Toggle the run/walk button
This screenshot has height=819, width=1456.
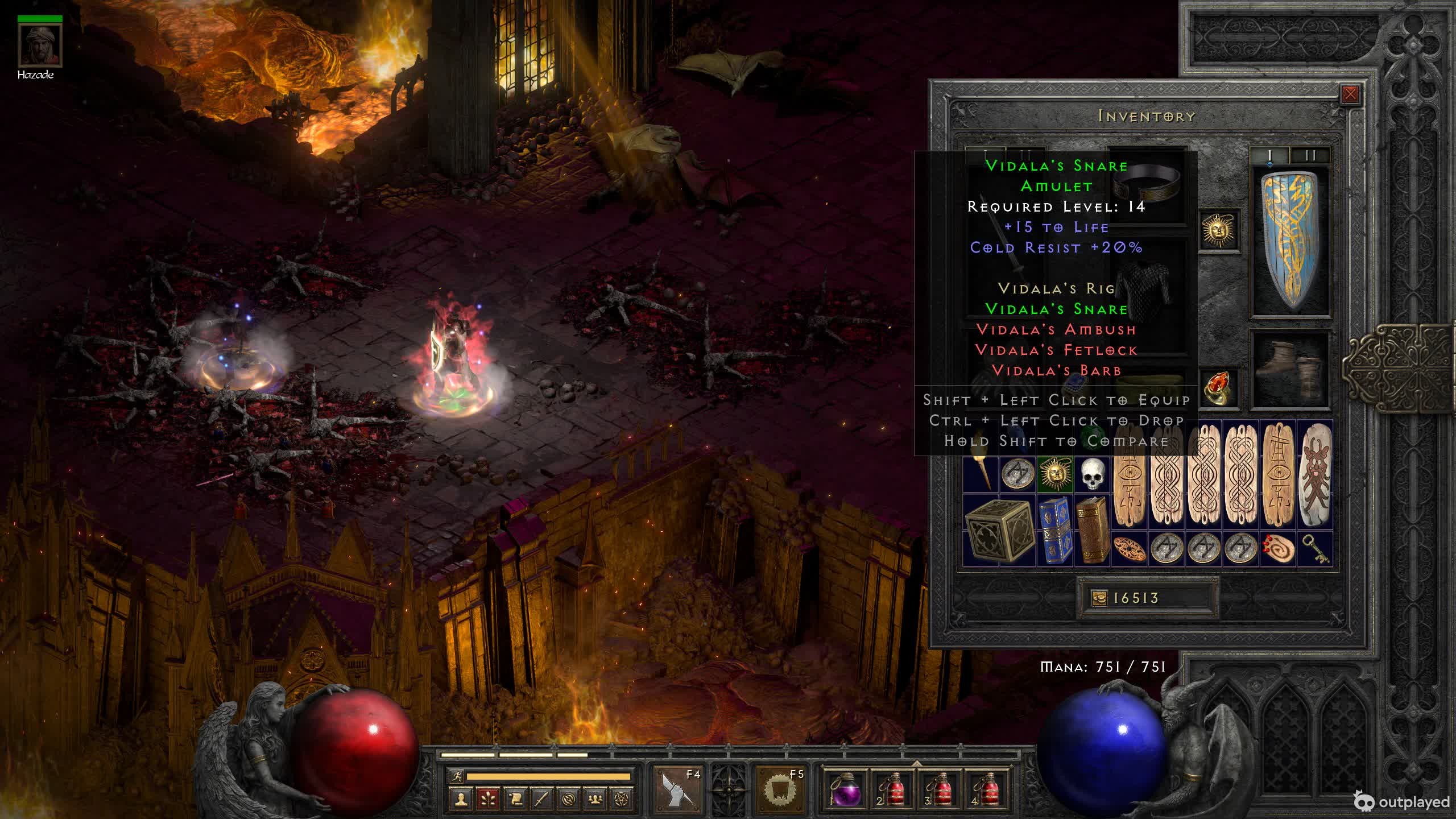(456, 776)
